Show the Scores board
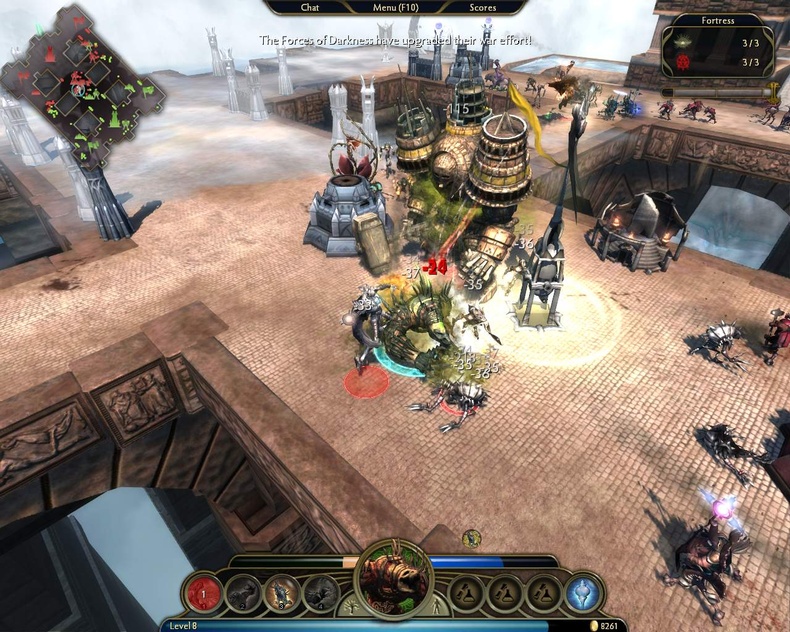Viewport: 790px width, 632px height. [482, 7]
